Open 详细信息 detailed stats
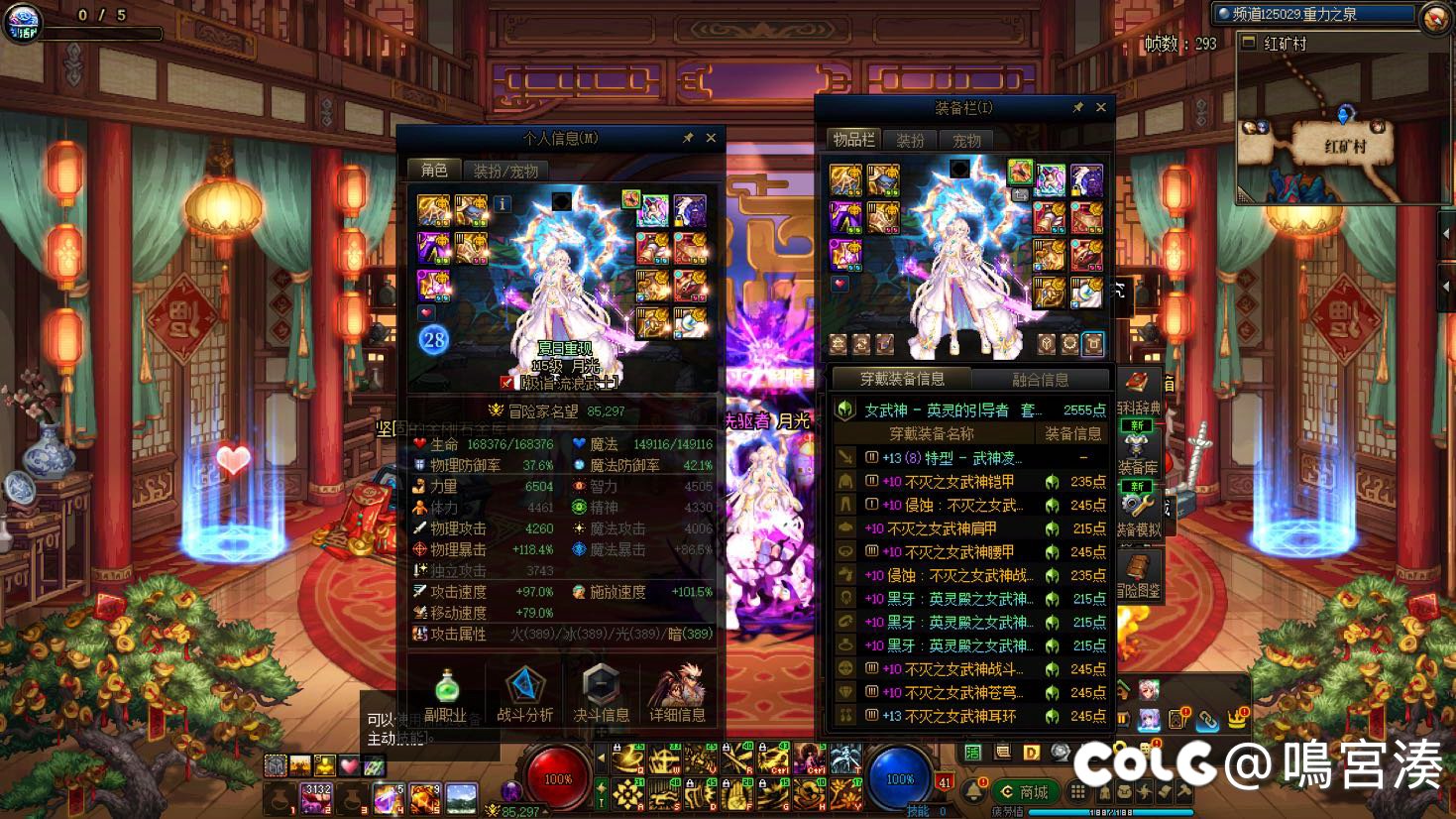The image size is (1456, 819). (x=678, y=694)
